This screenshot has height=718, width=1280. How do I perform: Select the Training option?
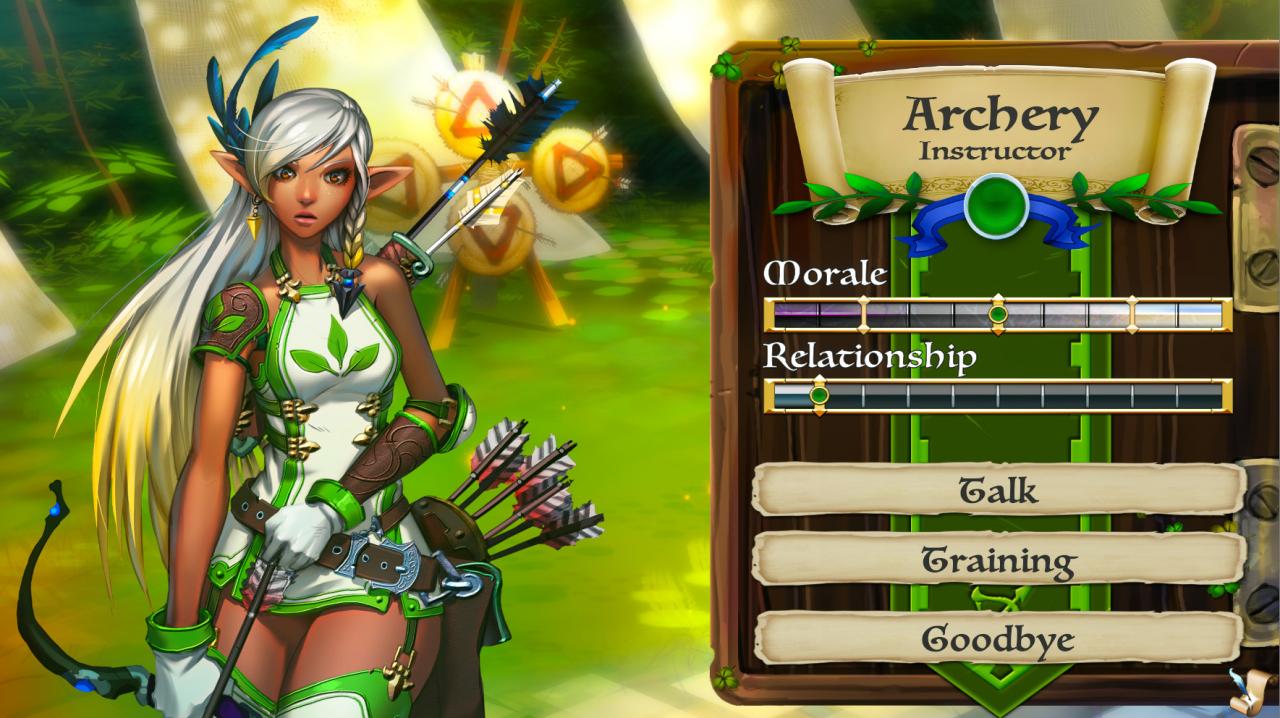click(998, 559)
